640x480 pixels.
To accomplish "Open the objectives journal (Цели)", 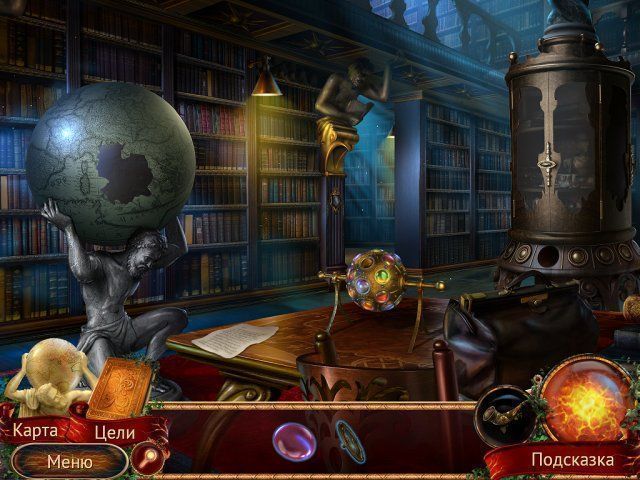I will 114,432.
